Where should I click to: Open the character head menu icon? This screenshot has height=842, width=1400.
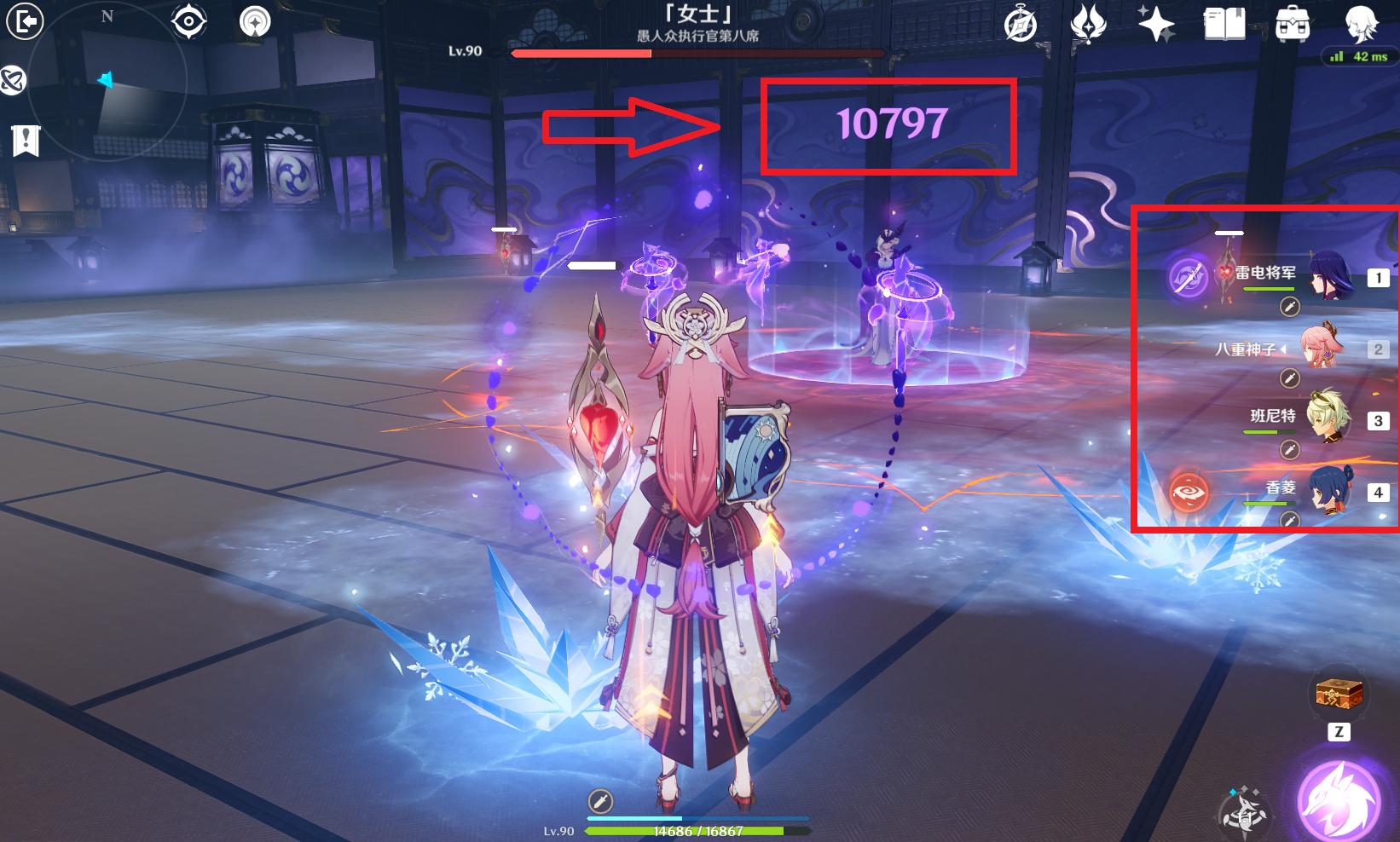pos(1361,24)
